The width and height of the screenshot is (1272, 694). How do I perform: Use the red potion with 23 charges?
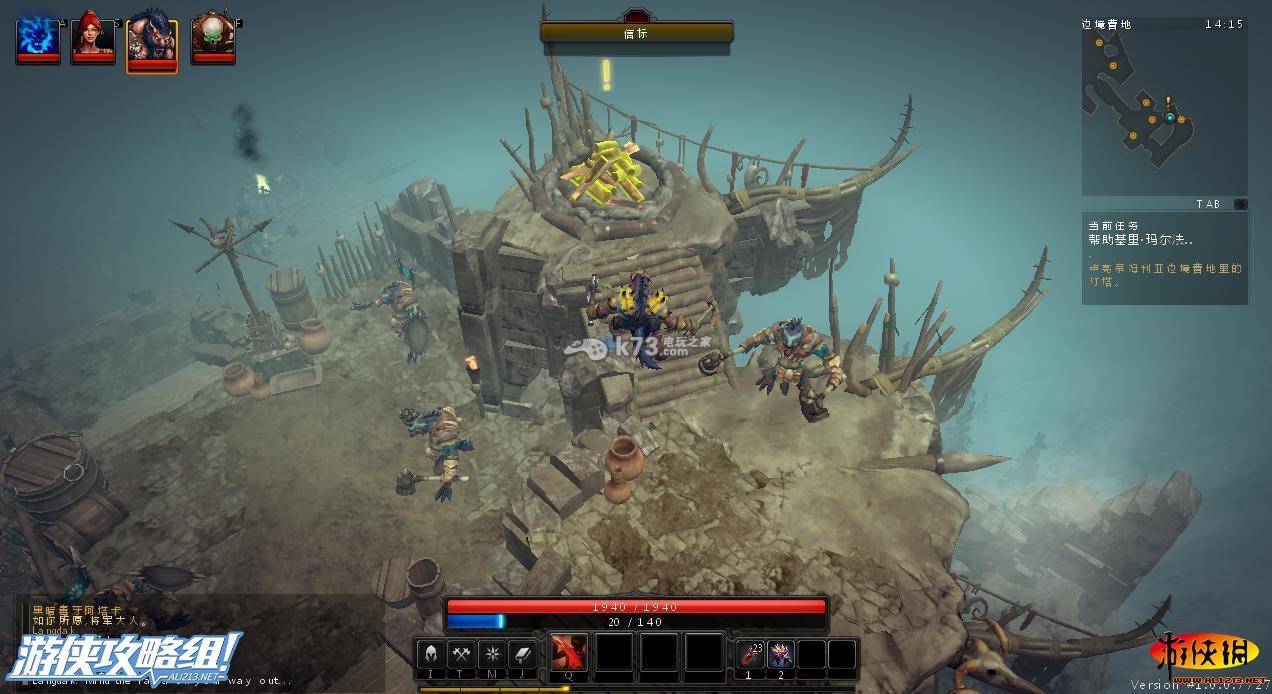click(750, 654)
